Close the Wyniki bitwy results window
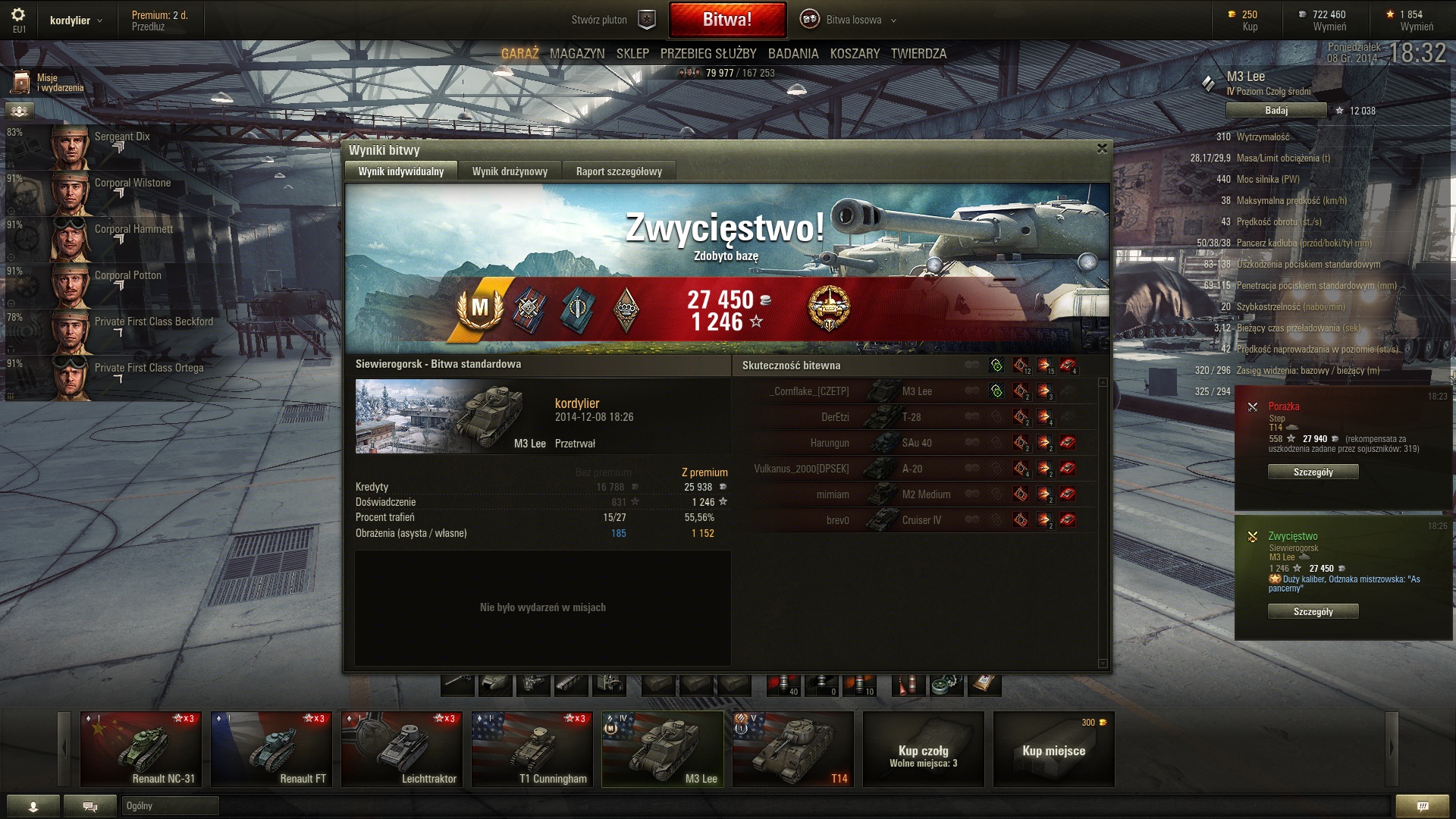 point(1102,149)
